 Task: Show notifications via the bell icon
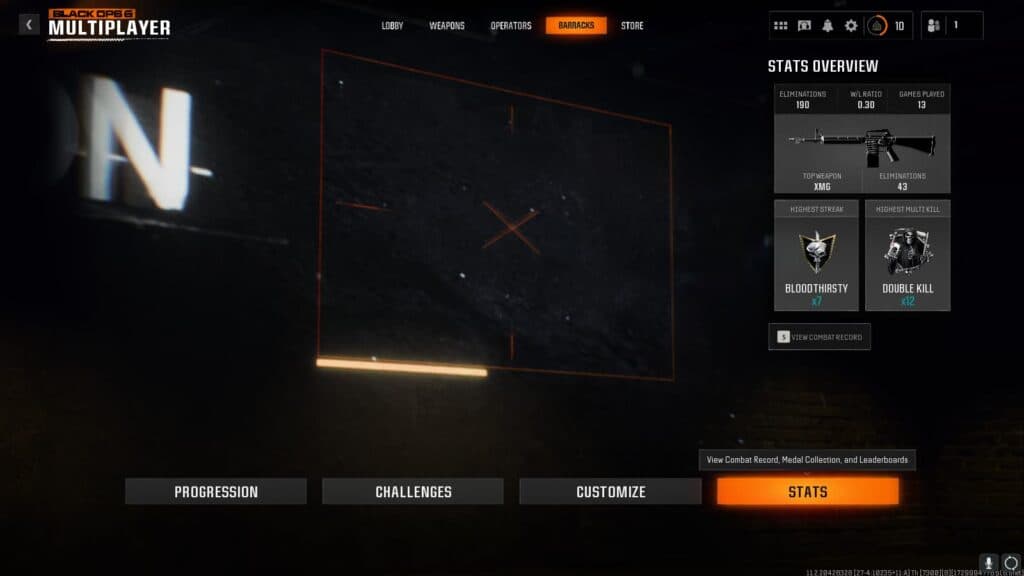coord(828,26)
